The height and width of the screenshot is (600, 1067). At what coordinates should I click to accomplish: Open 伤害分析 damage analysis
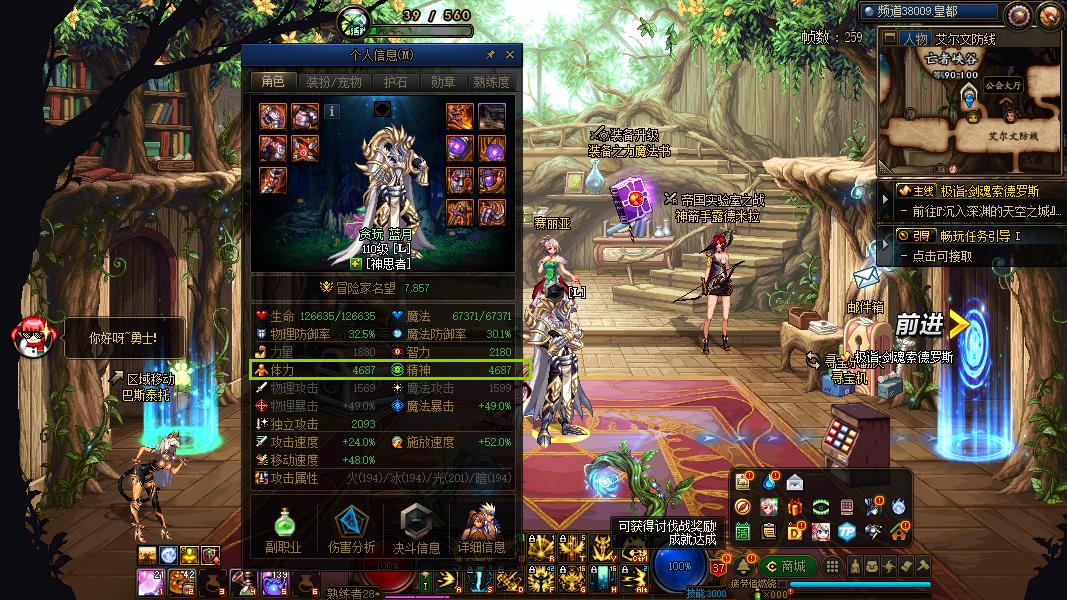pos(351,529)
